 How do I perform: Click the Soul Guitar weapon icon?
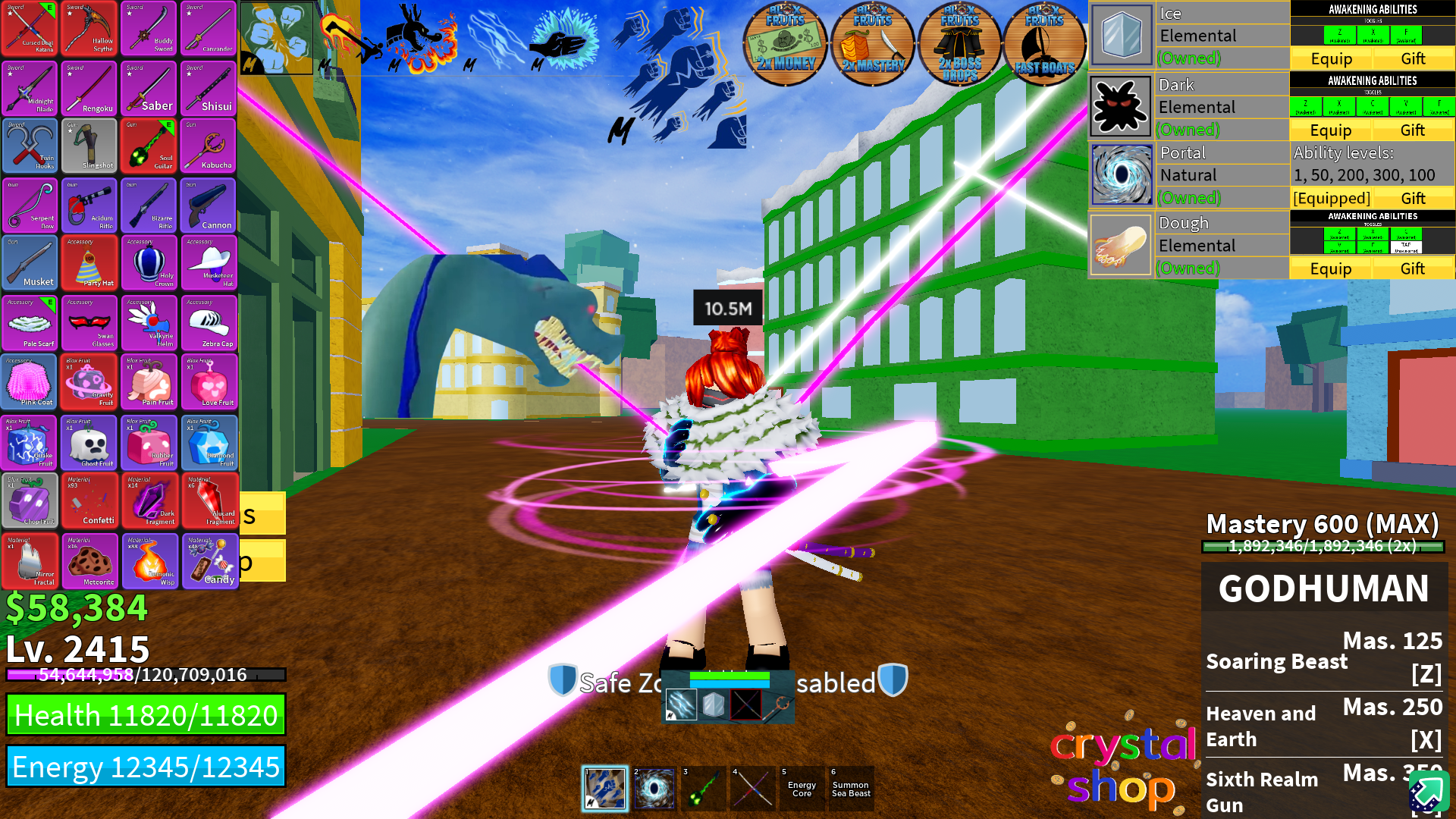[149, 146]
